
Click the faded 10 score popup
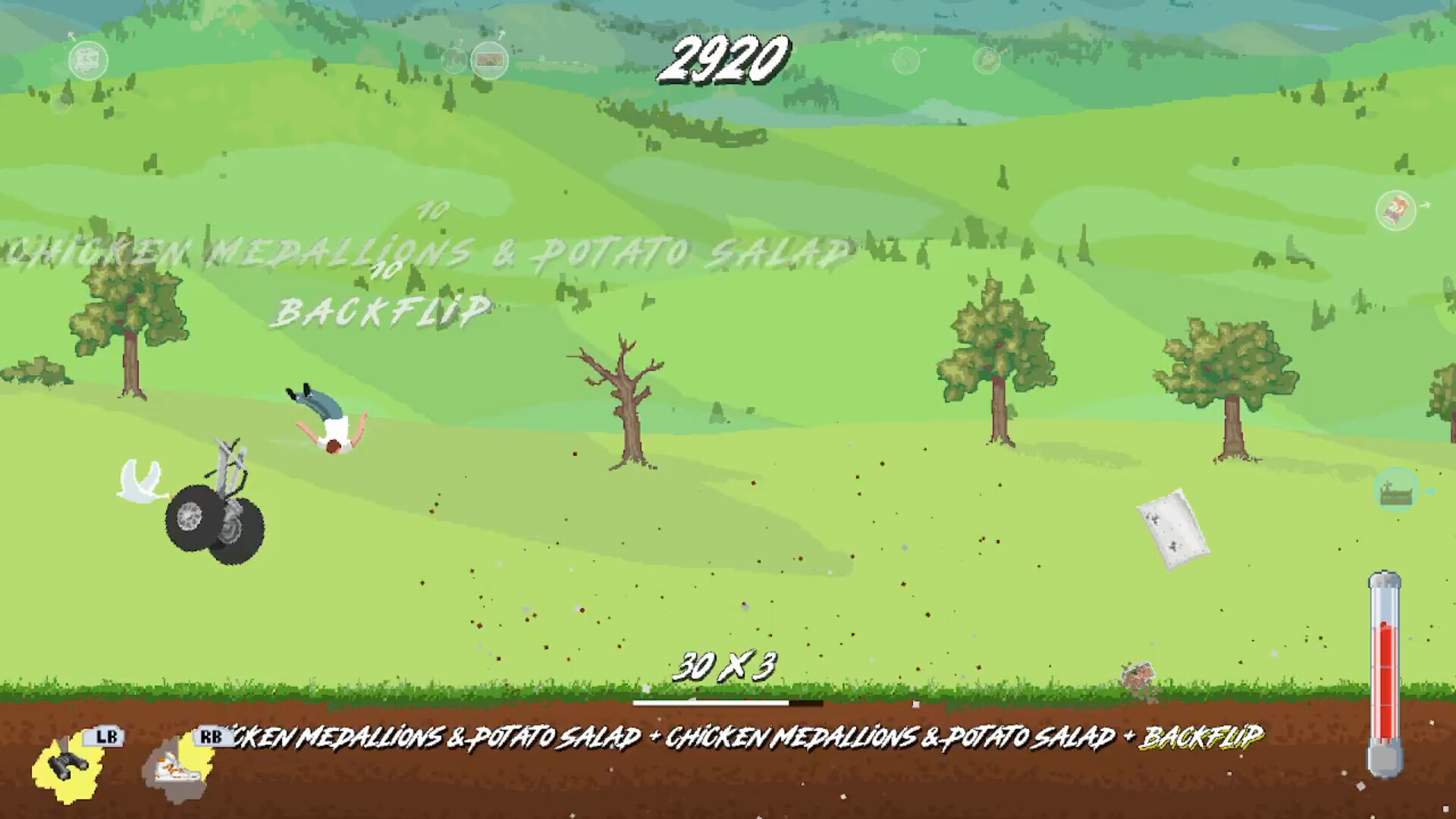(x=429, y=215)
